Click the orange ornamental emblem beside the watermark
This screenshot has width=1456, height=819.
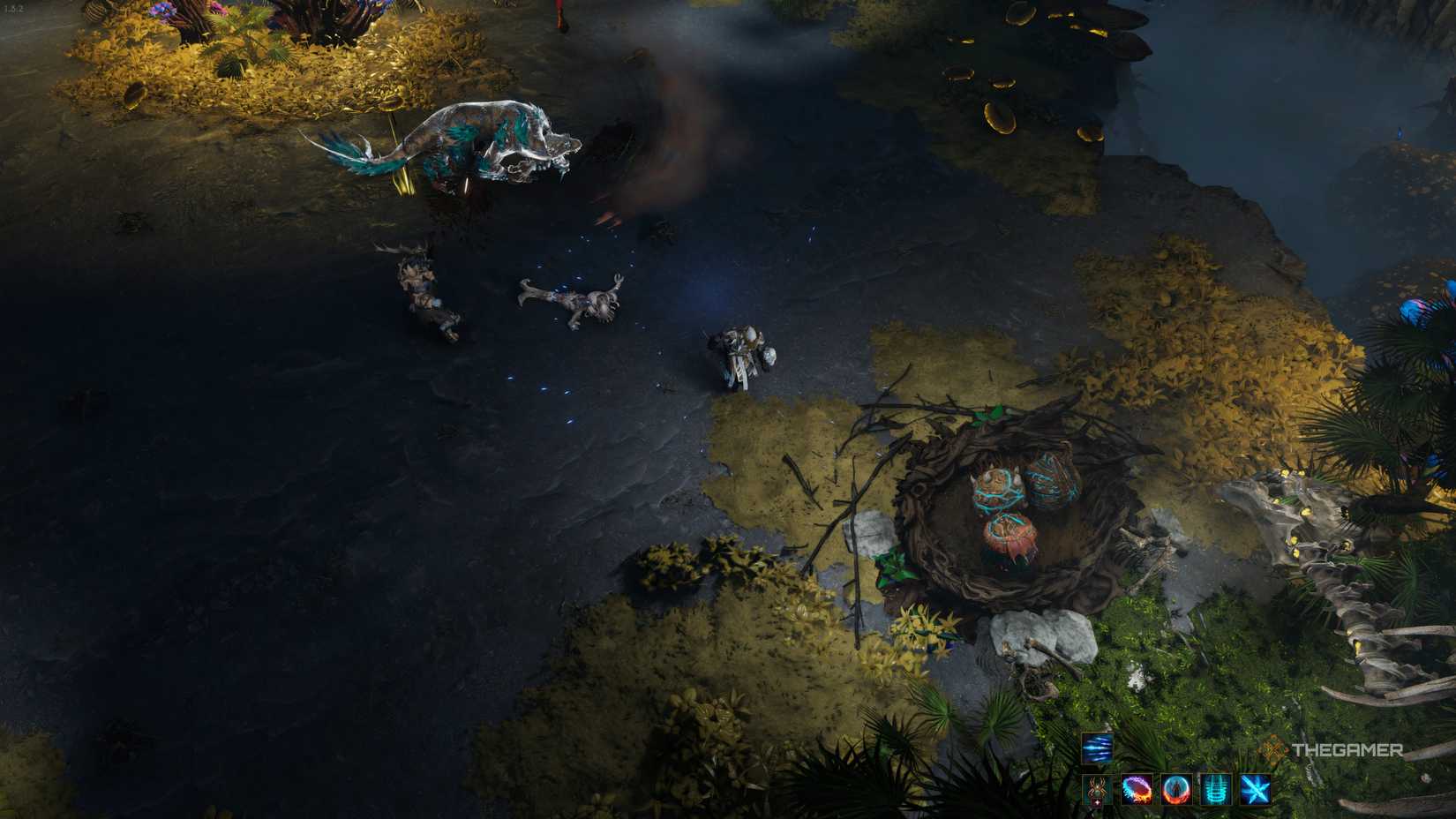click(1271, 749)
